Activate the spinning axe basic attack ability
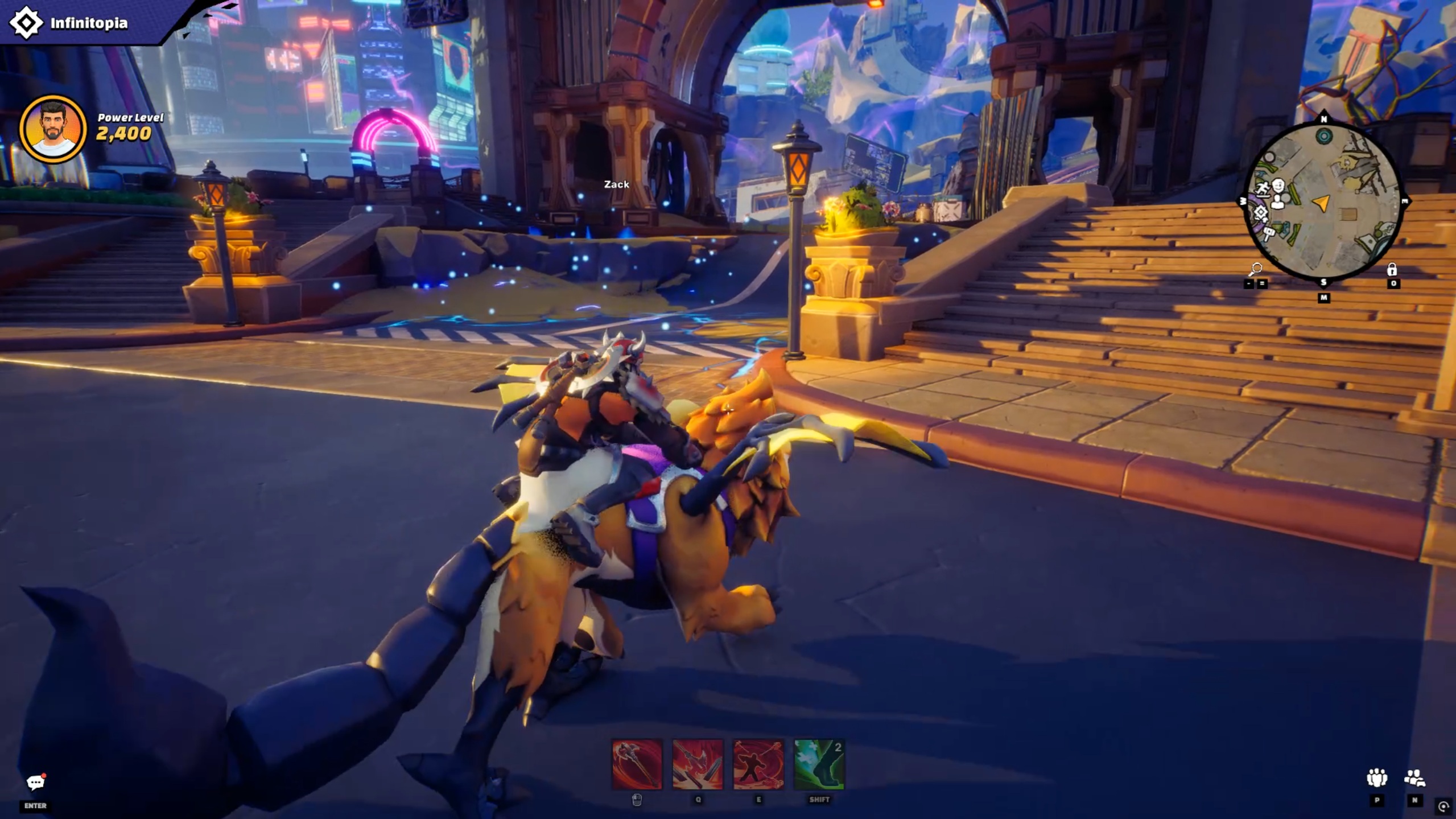Image resolution: width=1456 pixels, height=819 pixels. 637,764
